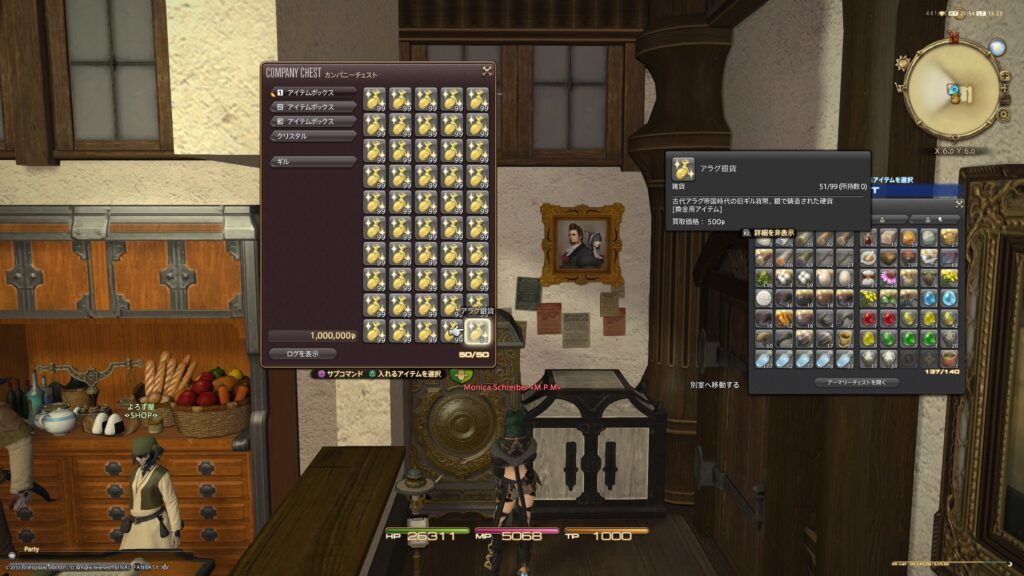Click the circular minimap

pos(952,88)
